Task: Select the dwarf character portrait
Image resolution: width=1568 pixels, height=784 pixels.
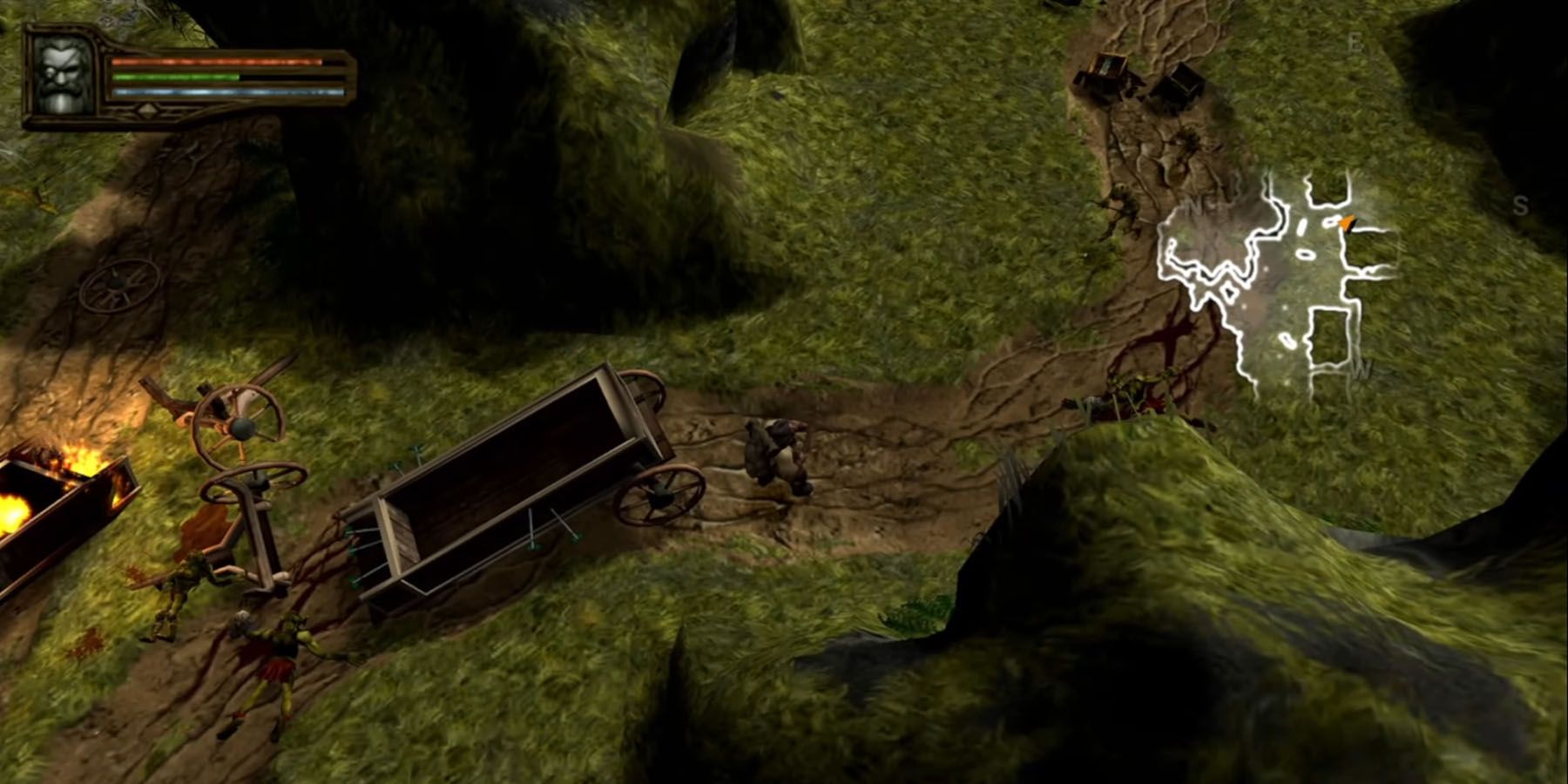Action: (x=64, y=74)
